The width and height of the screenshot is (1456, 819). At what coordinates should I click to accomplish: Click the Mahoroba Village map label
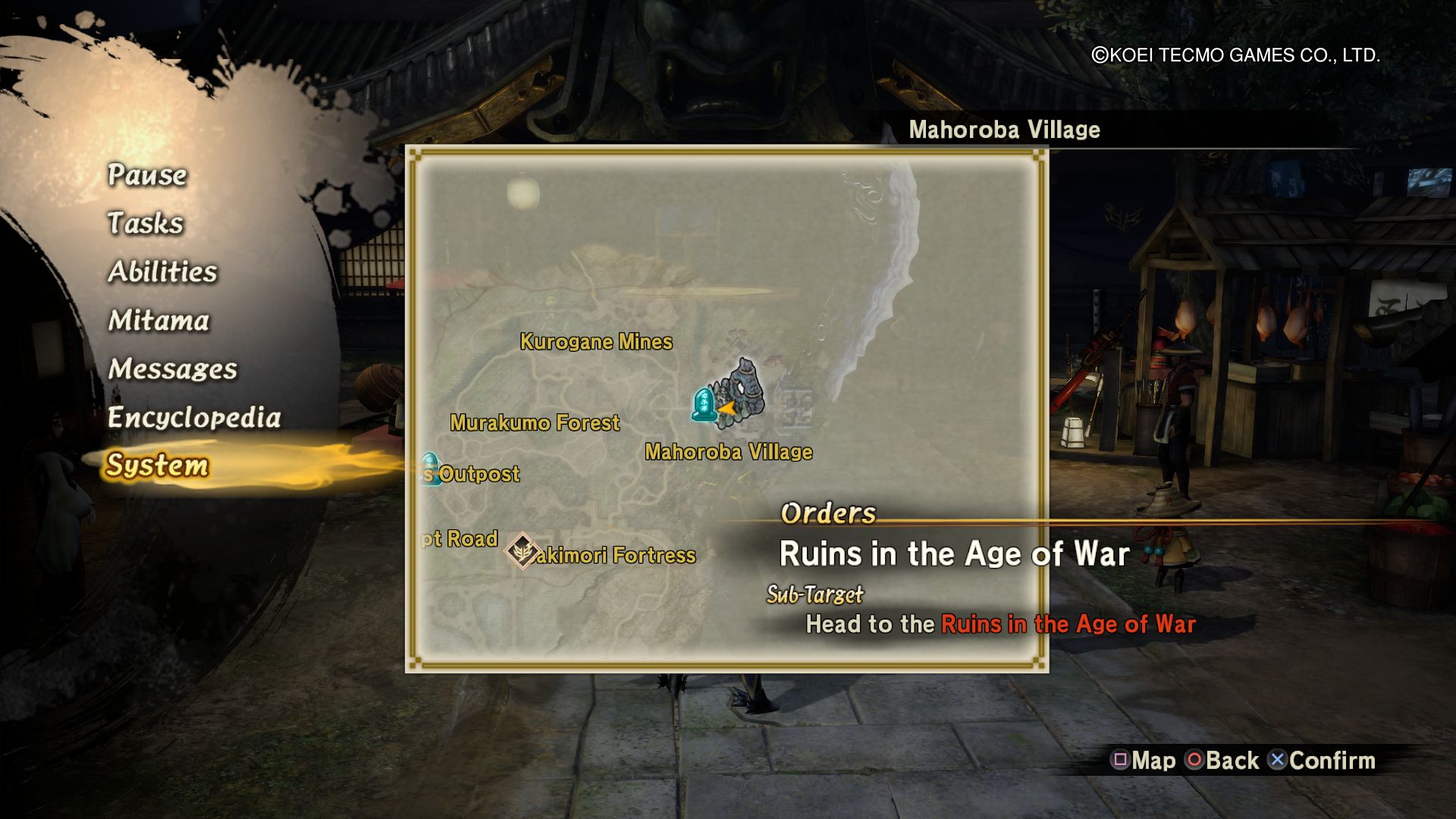[728, 452]
